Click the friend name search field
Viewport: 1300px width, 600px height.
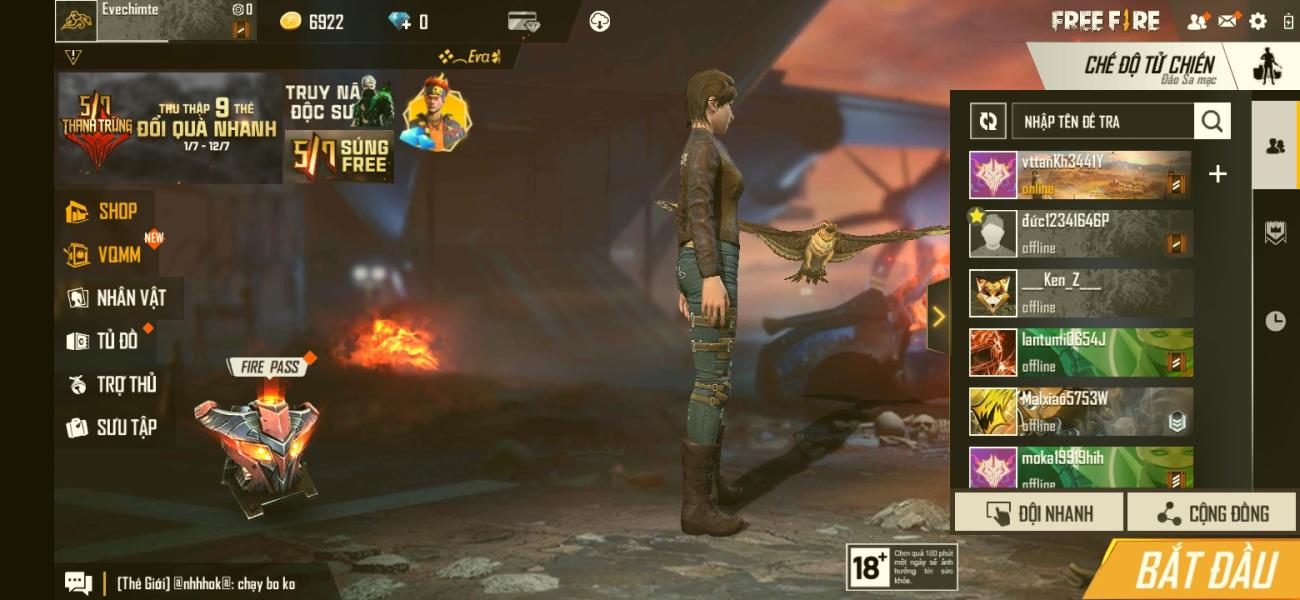tap(1102, 122)
